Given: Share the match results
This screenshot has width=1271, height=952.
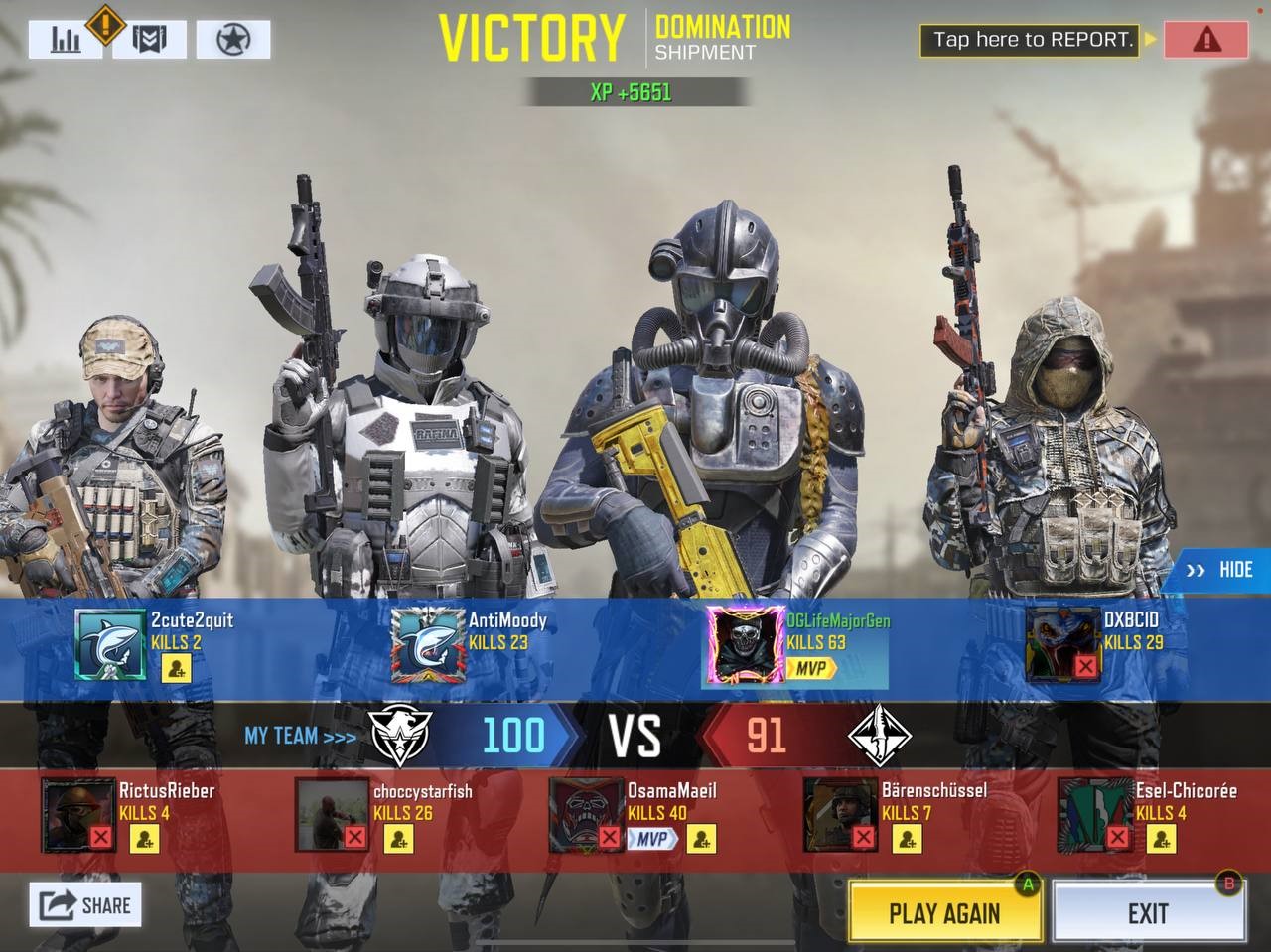Looking at the screenshot, I should (85, 904).
